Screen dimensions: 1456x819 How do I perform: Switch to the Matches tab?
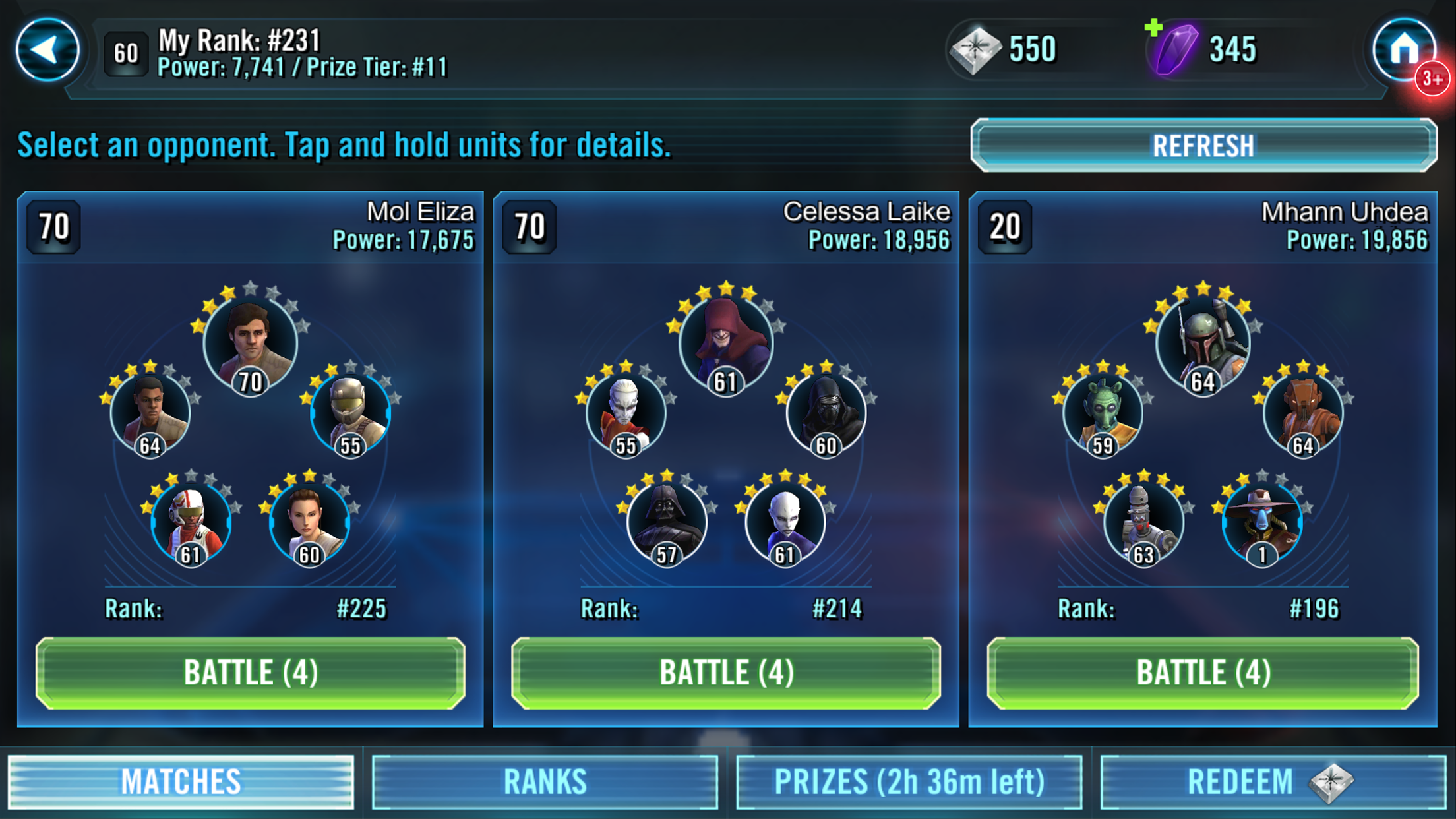[x=181, y=782]
